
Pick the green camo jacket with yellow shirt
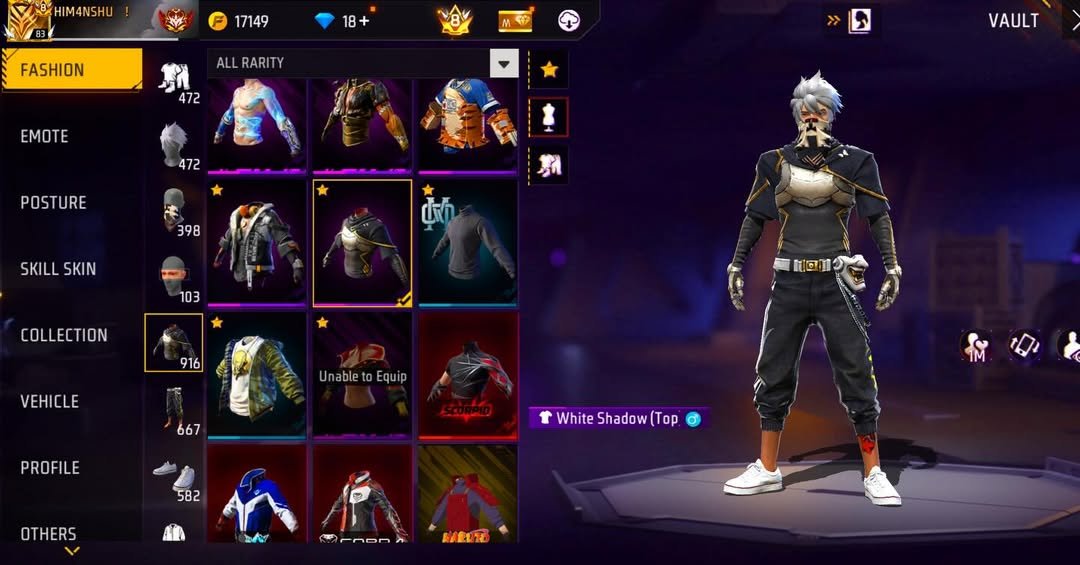pos(257,373)
